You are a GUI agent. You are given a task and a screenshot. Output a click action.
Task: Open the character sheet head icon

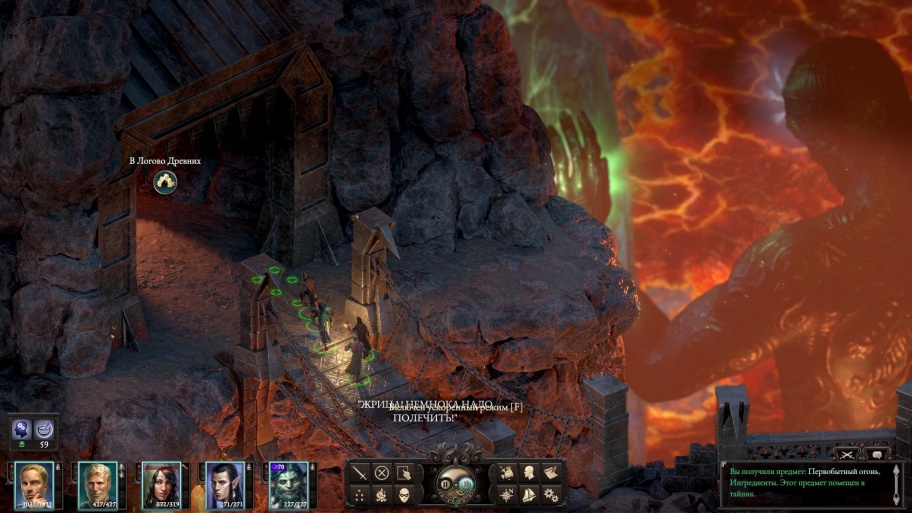[x=527, y=472]
